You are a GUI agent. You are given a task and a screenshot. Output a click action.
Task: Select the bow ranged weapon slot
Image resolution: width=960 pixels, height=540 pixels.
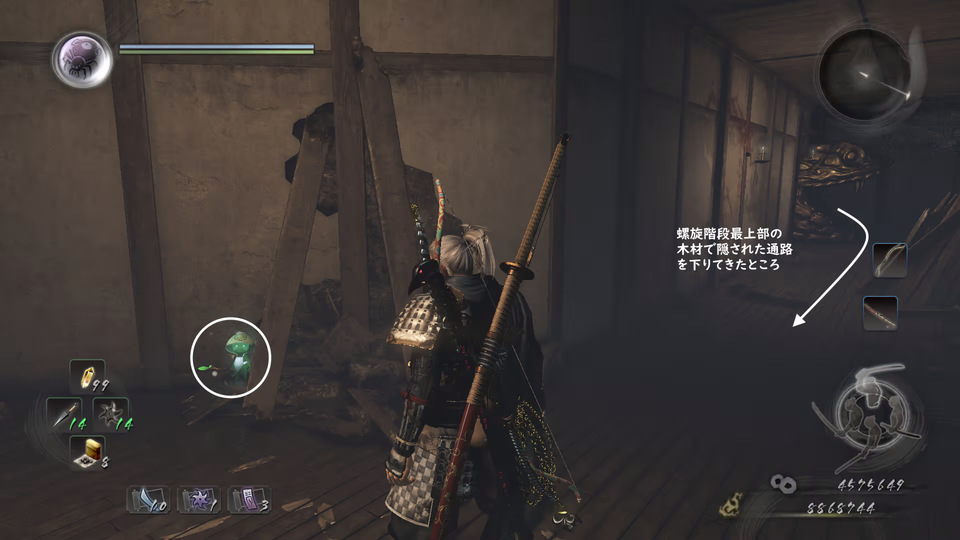coord(889,260)
